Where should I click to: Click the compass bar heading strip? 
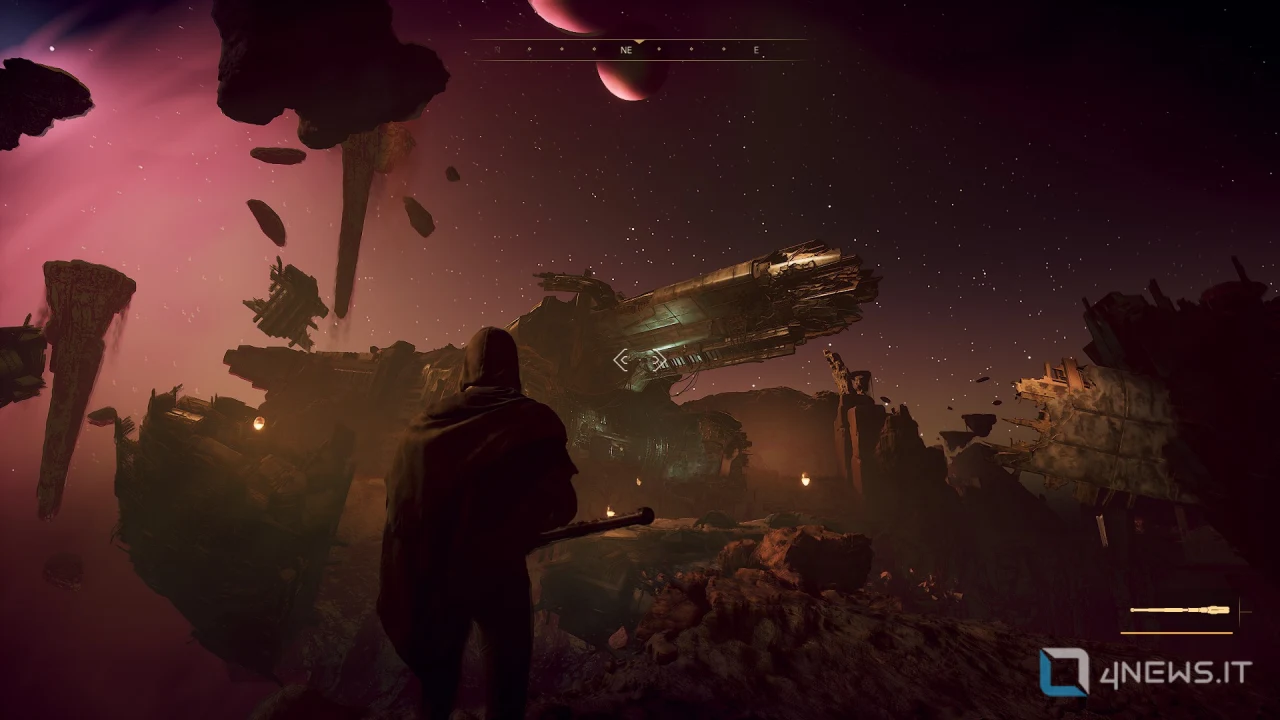[x=640, y=50]
